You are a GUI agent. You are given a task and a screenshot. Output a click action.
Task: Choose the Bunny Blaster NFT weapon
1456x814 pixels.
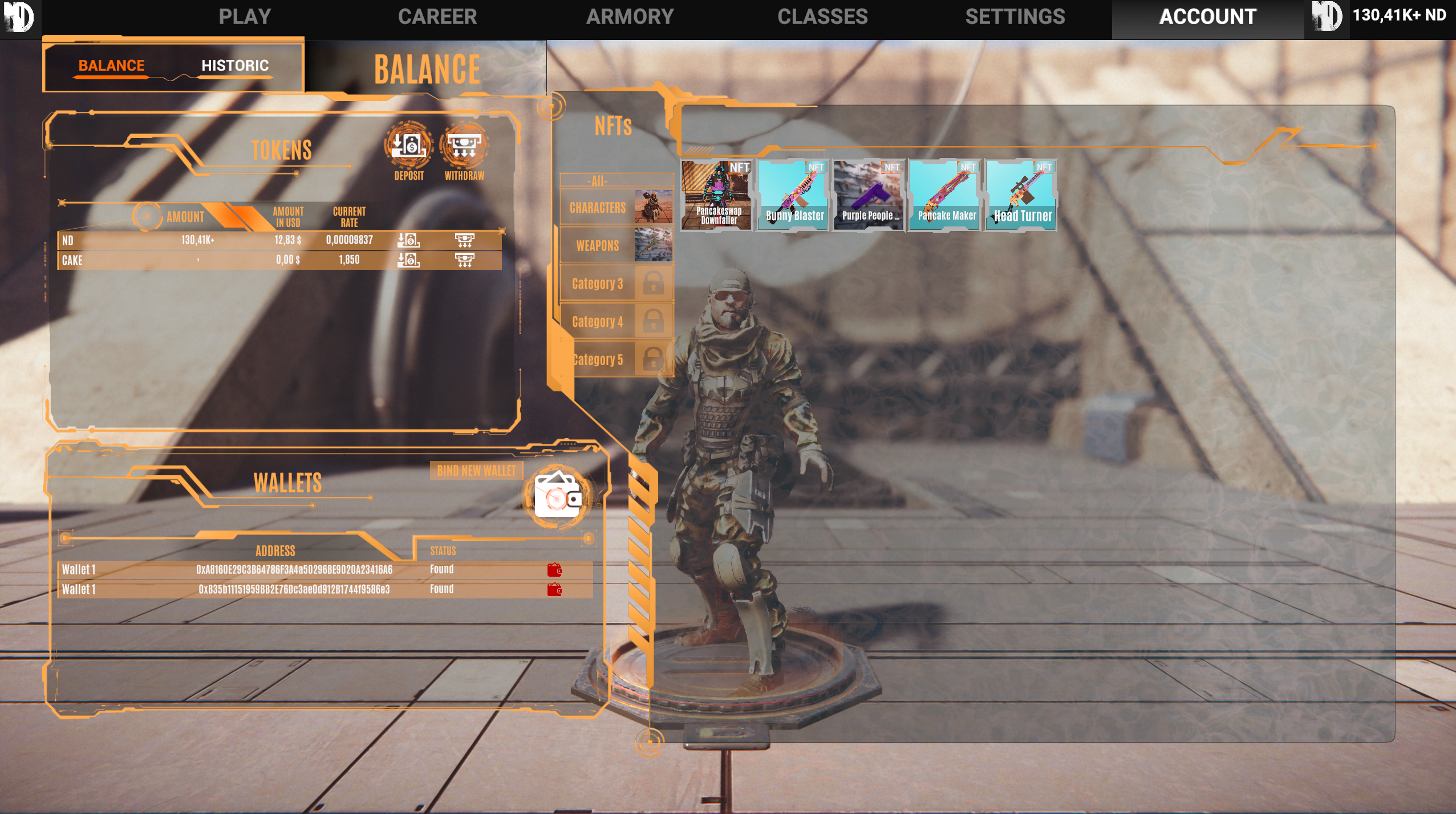[793, 195]
